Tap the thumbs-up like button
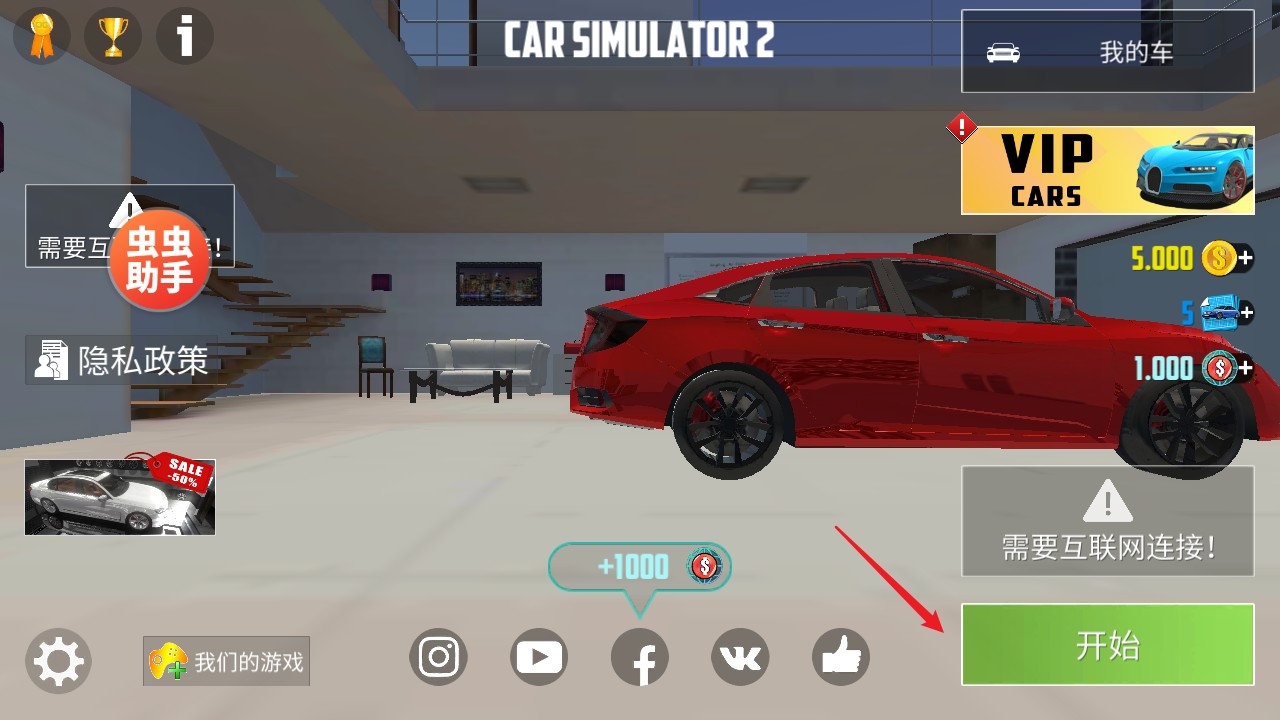The image size is (1280, 720). tap(841, 657)
